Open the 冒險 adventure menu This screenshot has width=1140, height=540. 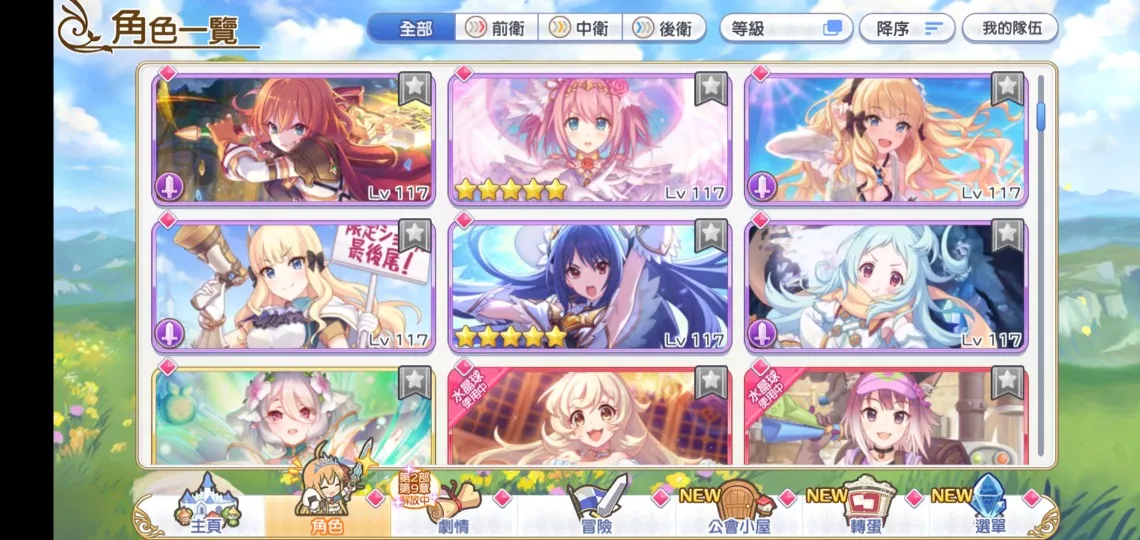coord(597,508)
